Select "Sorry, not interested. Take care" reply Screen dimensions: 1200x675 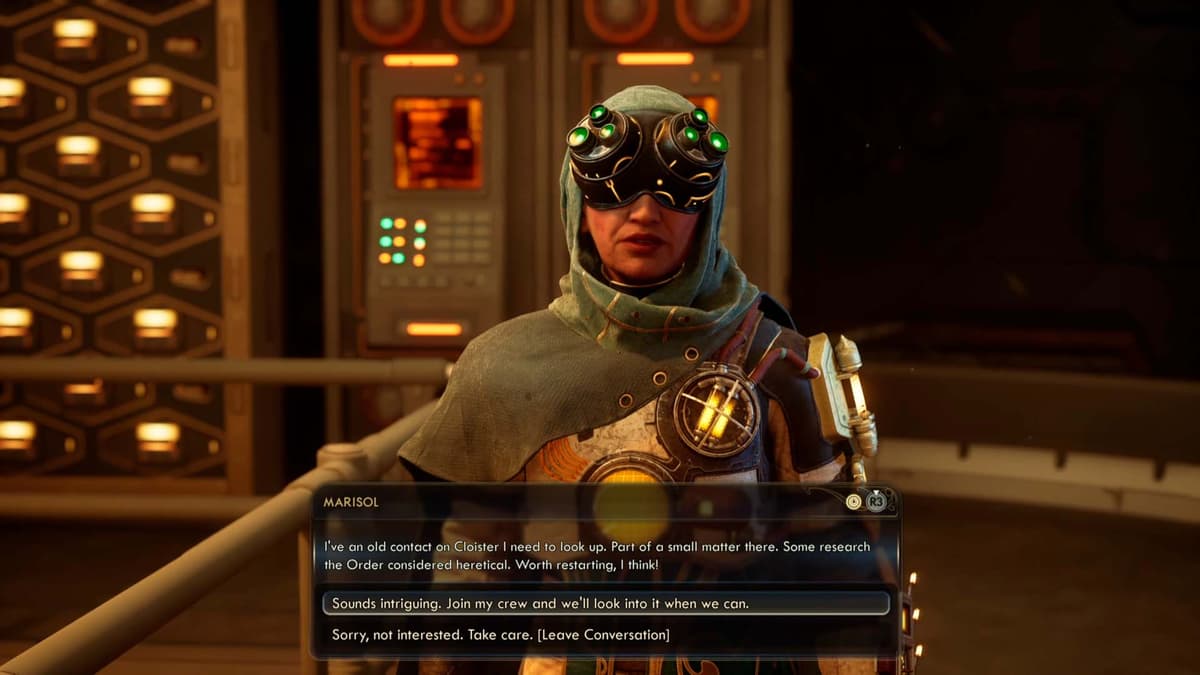pos(501,635)
